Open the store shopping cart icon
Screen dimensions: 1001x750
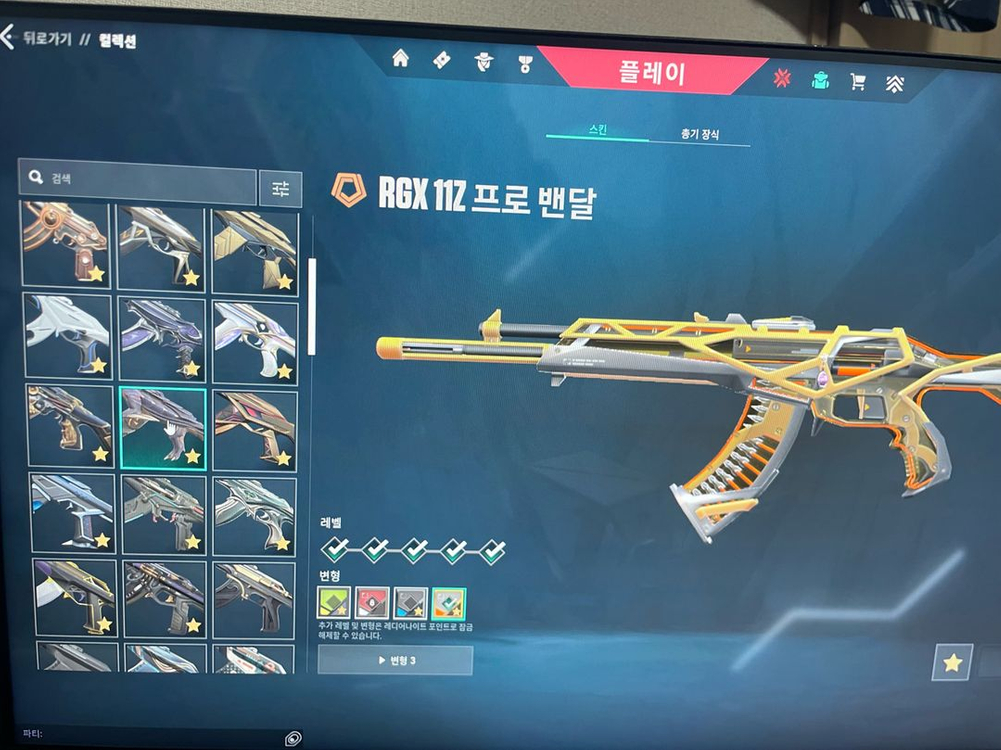tap(858, 82)
